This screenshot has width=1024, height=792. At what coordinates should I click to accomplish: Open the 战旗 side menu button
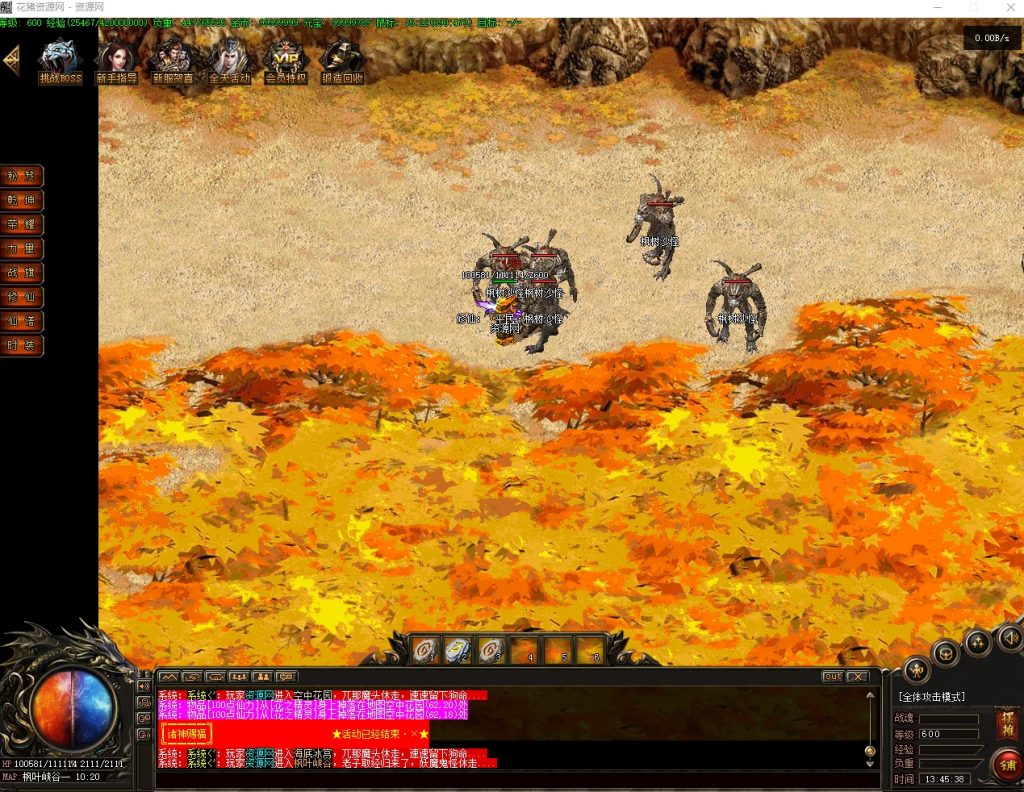click(22, 272)
